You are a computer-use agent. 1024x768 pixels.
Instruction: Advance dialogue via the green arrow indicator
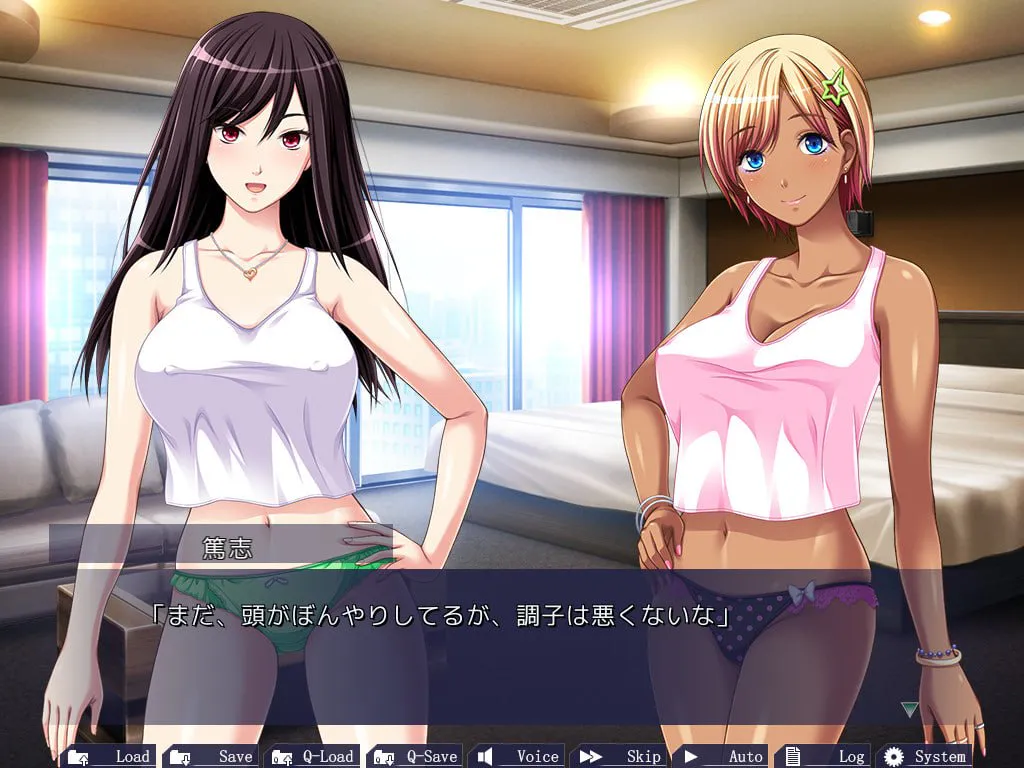coord(909,709)
